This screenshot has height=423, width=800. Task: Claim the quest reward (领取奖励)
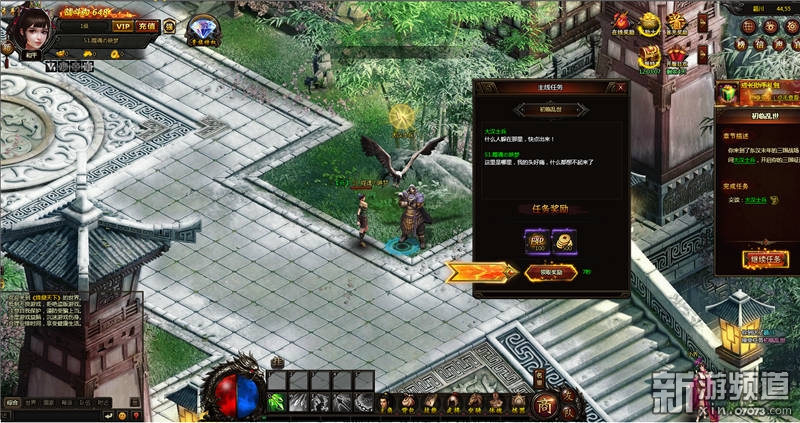[549, 272]
